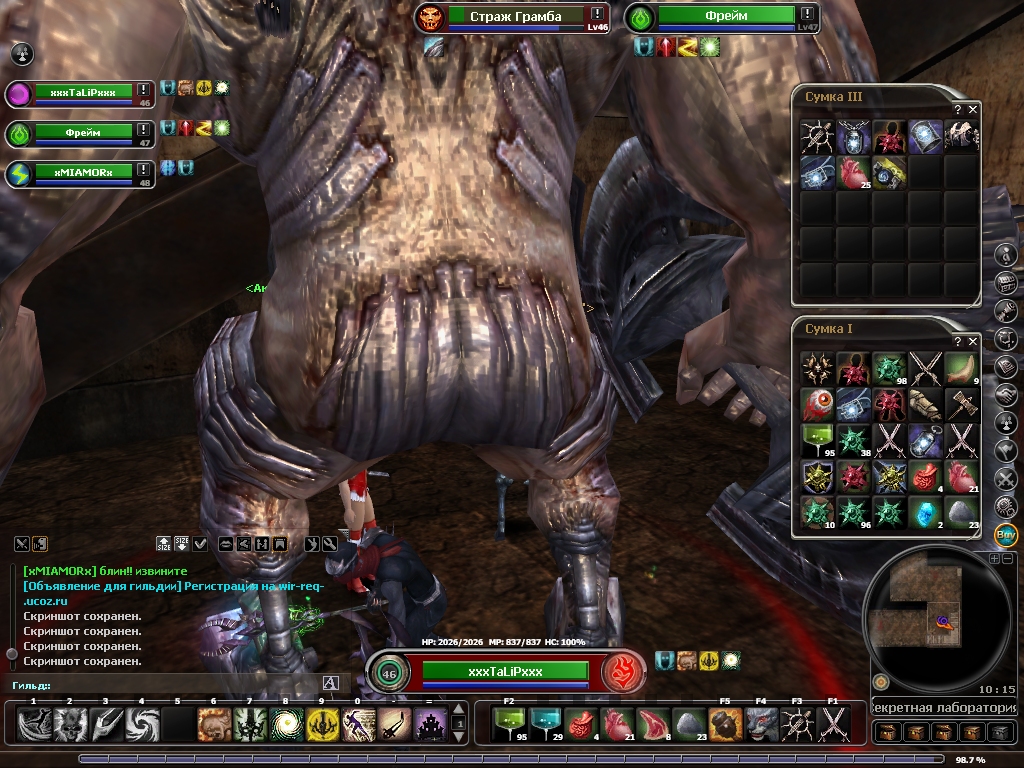
Task: Open the first bag chest icon
Action: [x=886, y=732]
